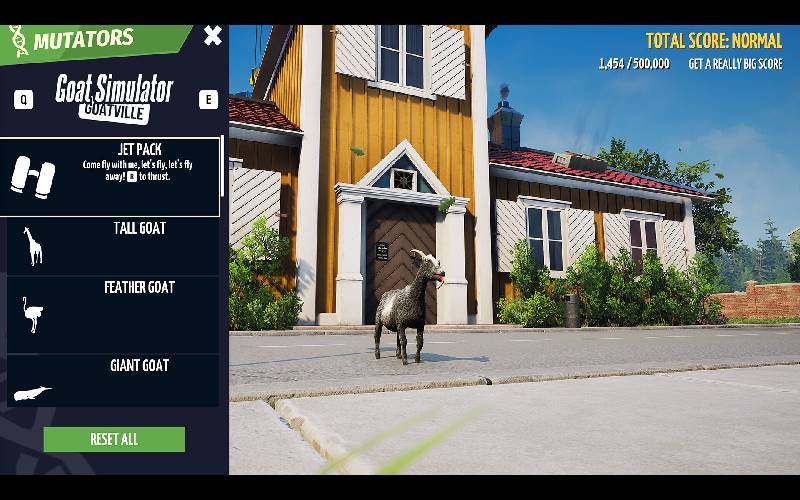Image resolution: width=800 pixels, height=500 pixels.
Task: Select the Goat Simulator Goatville category logo
Action: tap(114, 97)
